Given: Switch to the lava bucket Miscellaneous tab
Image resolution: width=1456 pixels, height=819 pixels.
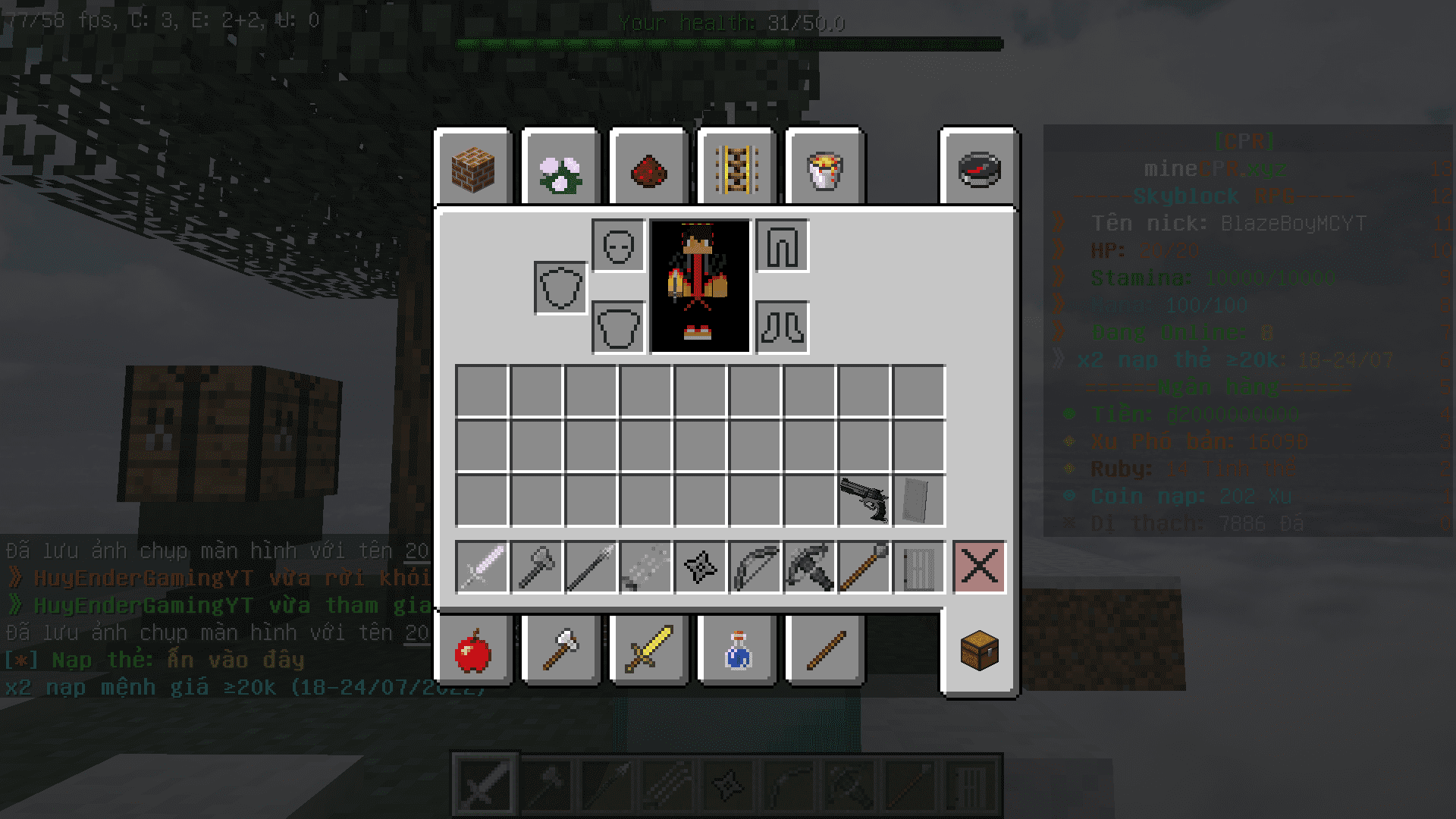Looking at the screenshot, I should coord(825,168).
